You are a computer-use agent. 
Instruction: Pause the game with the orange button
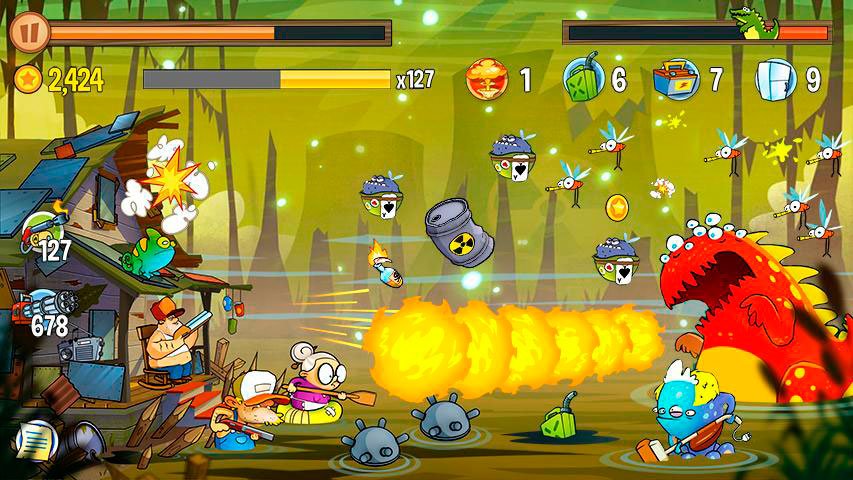click(29, 31)
